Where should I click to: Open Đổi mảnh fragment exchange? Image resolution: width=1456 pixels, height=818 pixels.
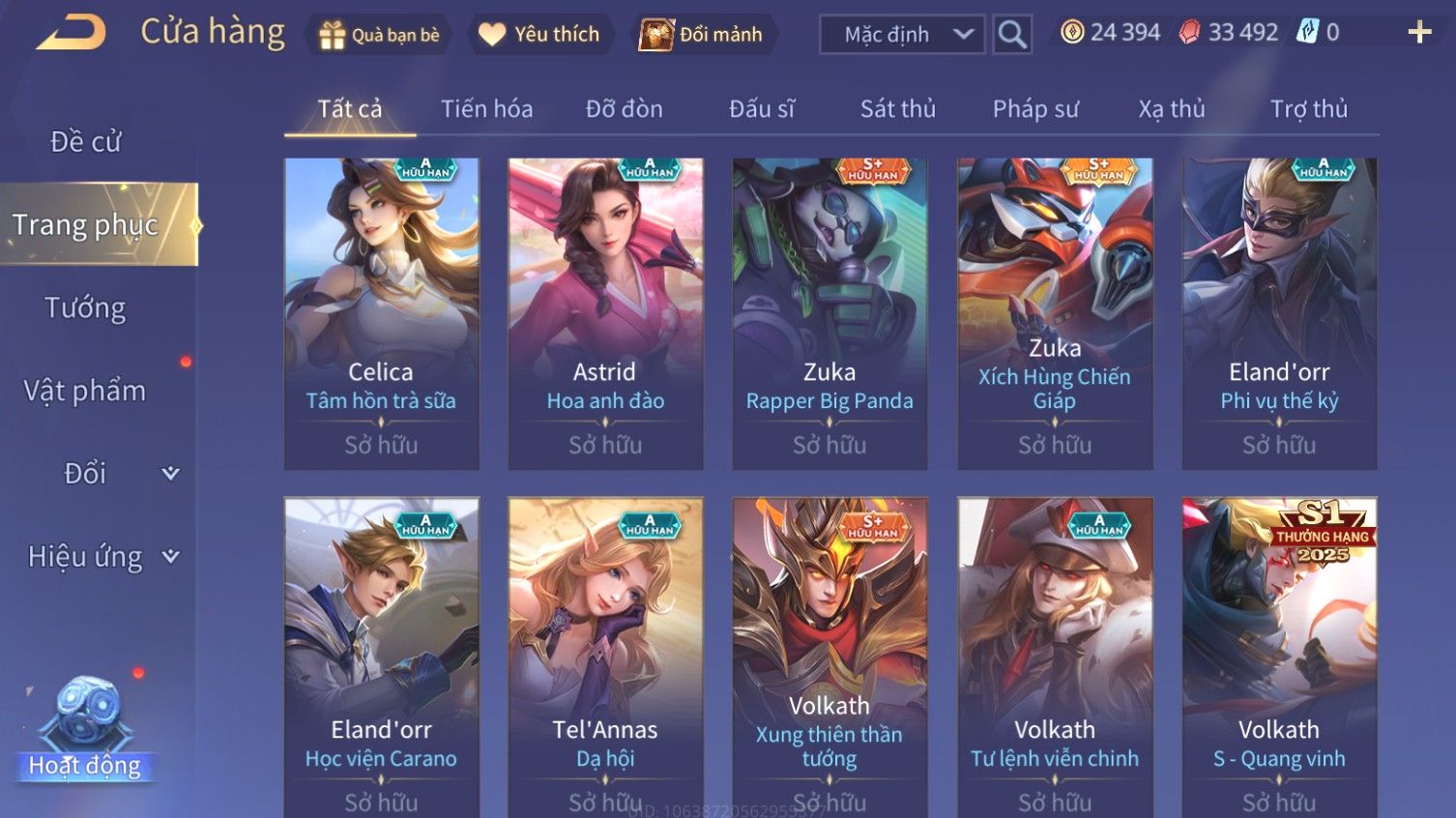702,35
